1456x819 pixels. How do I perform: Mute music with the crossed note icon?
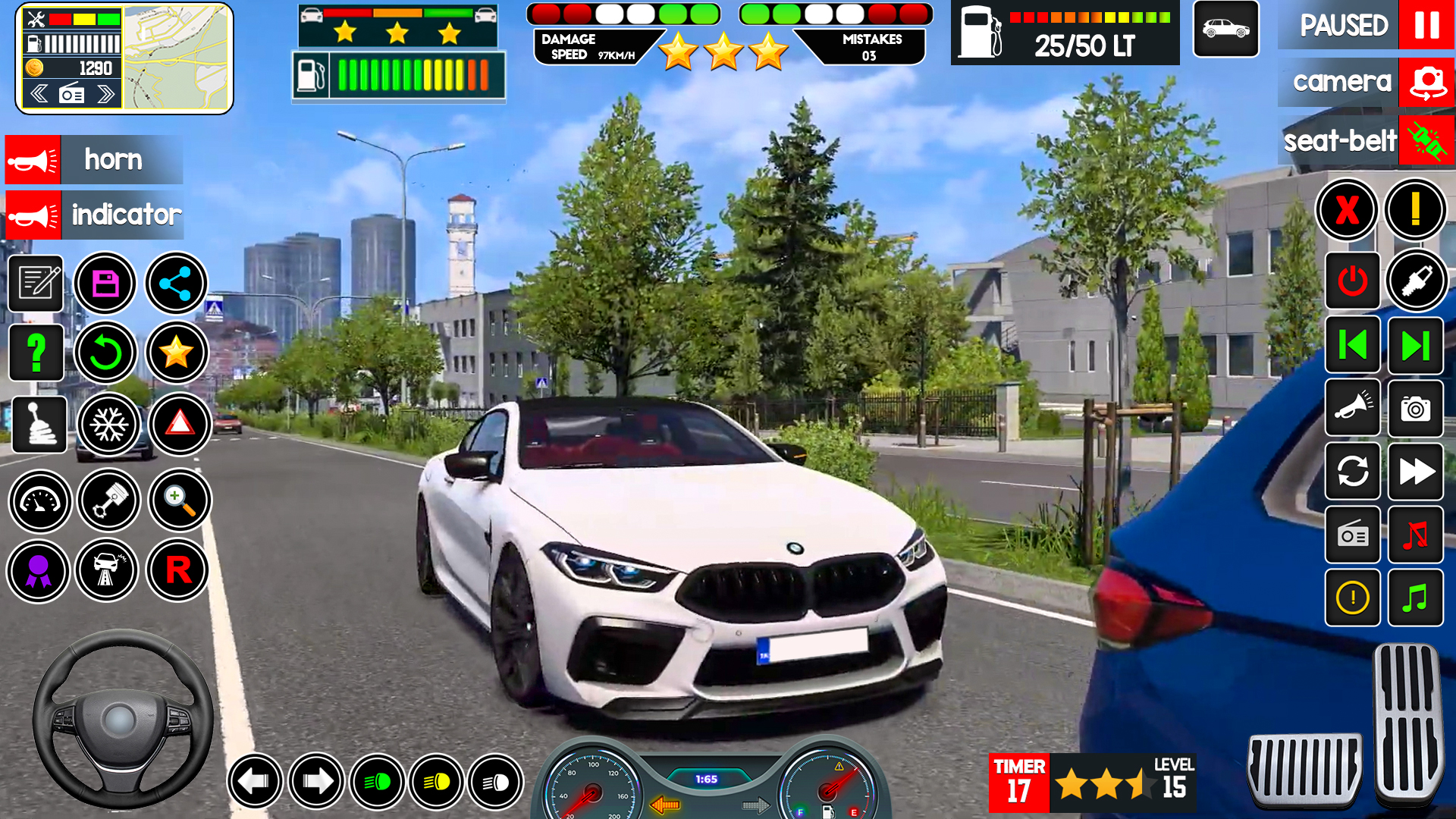pos(1415,535)
